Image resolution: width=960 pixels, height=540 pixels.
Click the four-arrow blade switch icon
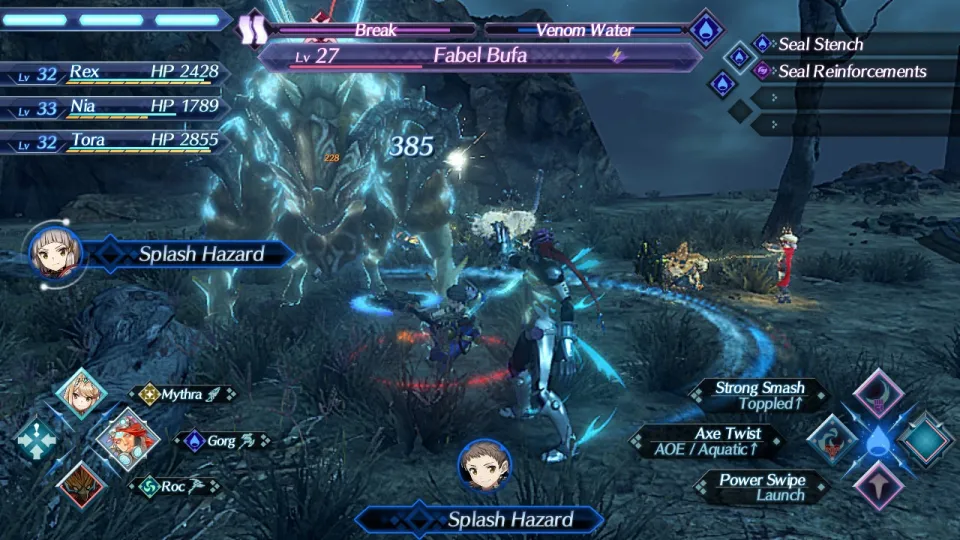pyautogui.click(x=36, y=440)
